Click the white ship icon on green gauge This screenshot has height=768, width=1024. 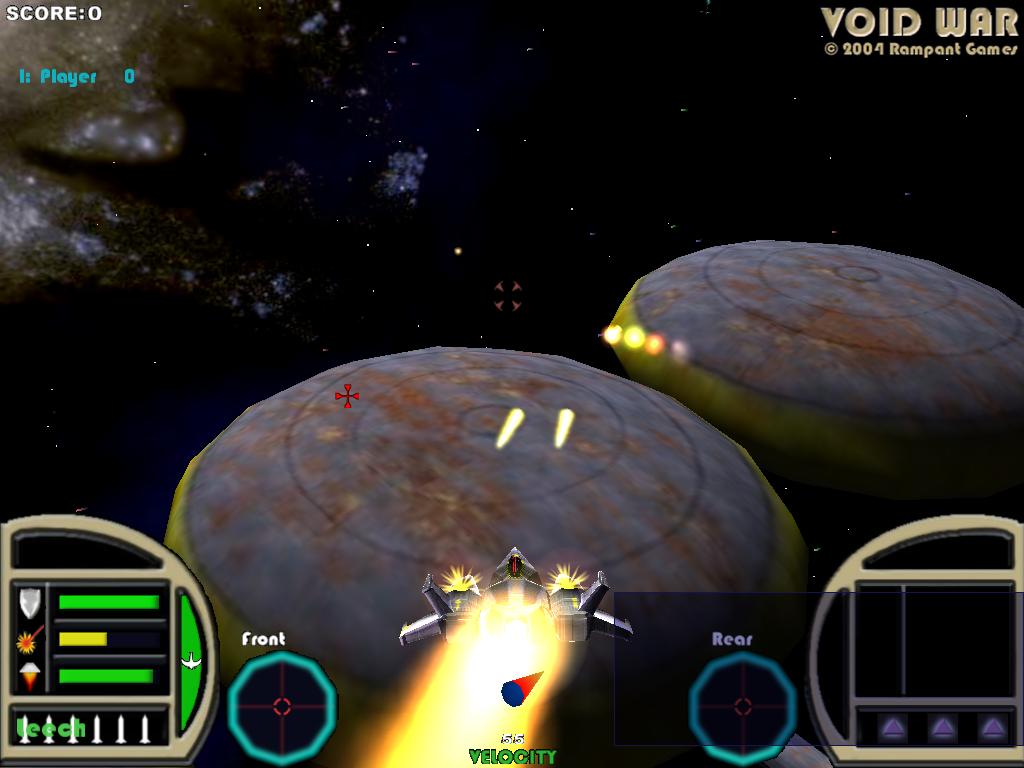[189, 661]
